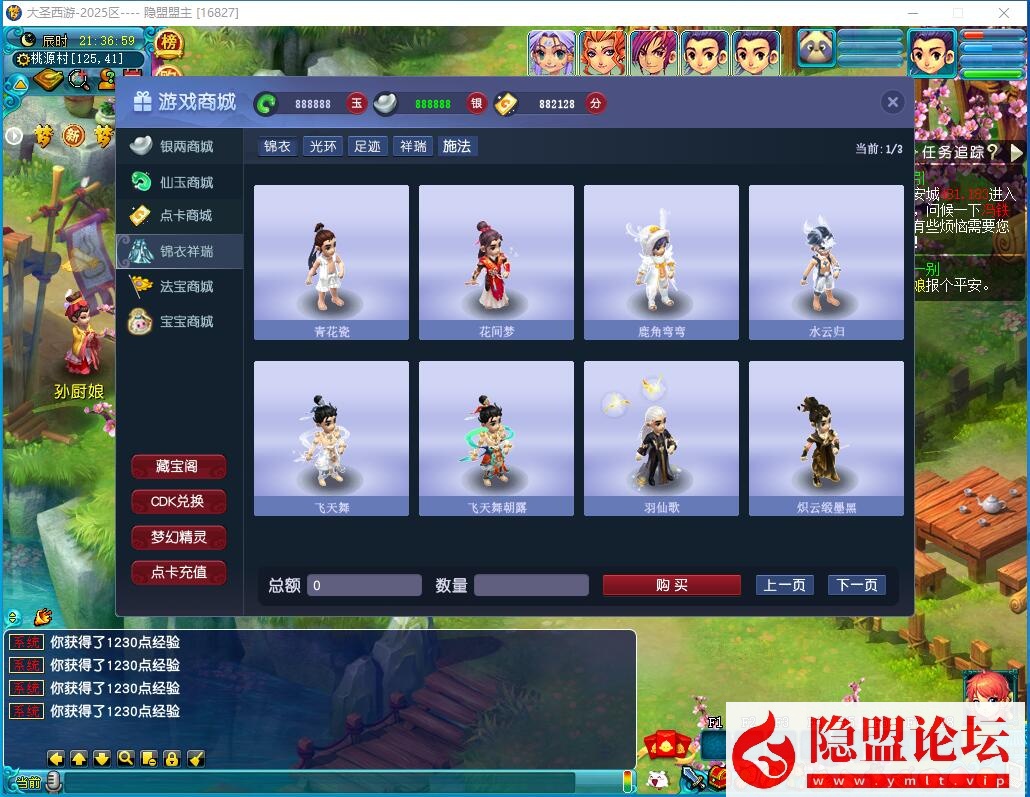Image resolution: width=1030 pixels, height=797 pixels.
Task: Open the 宝宝商城 category
Action: [181, 321]
